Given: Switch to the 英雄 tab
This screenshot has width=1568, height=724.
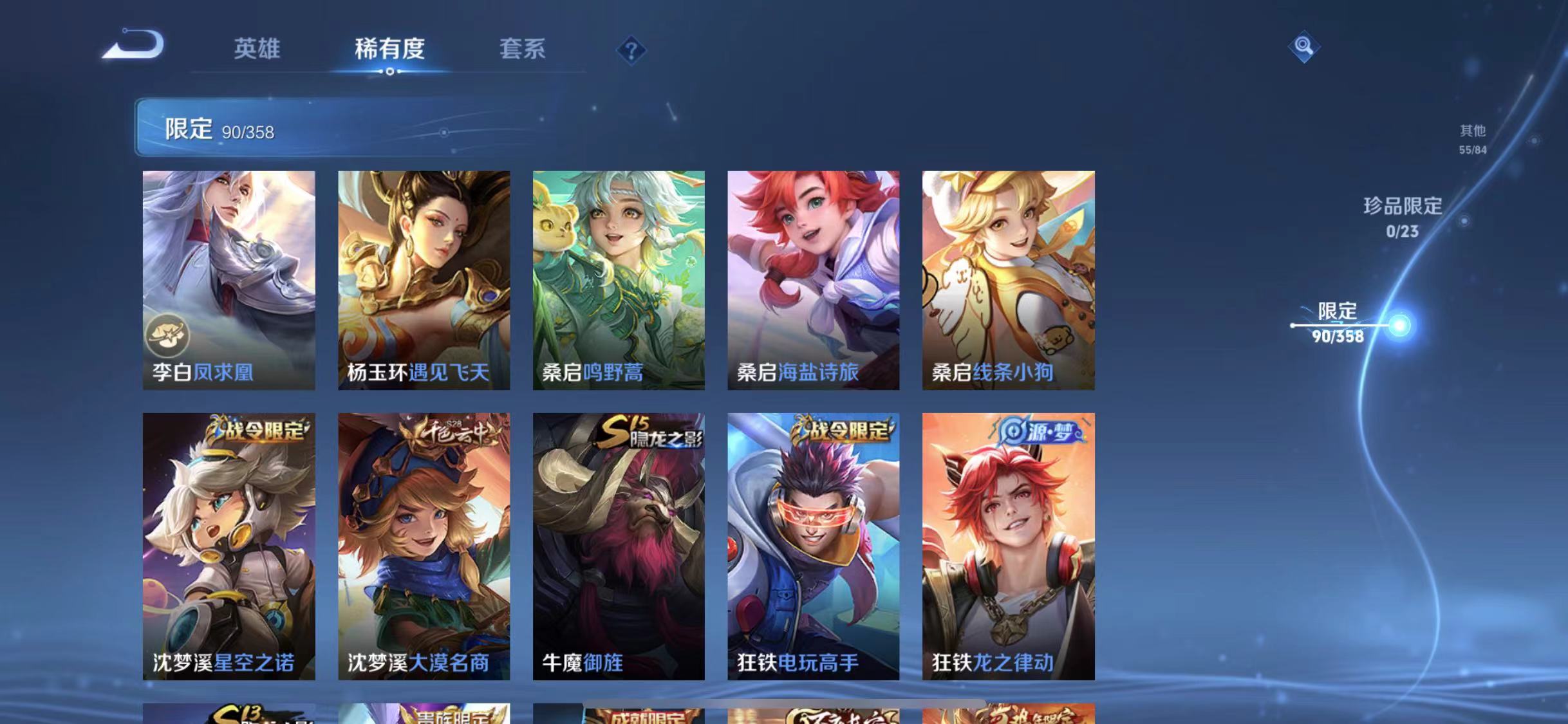Looking at the screenshot, I should point(257,50).
